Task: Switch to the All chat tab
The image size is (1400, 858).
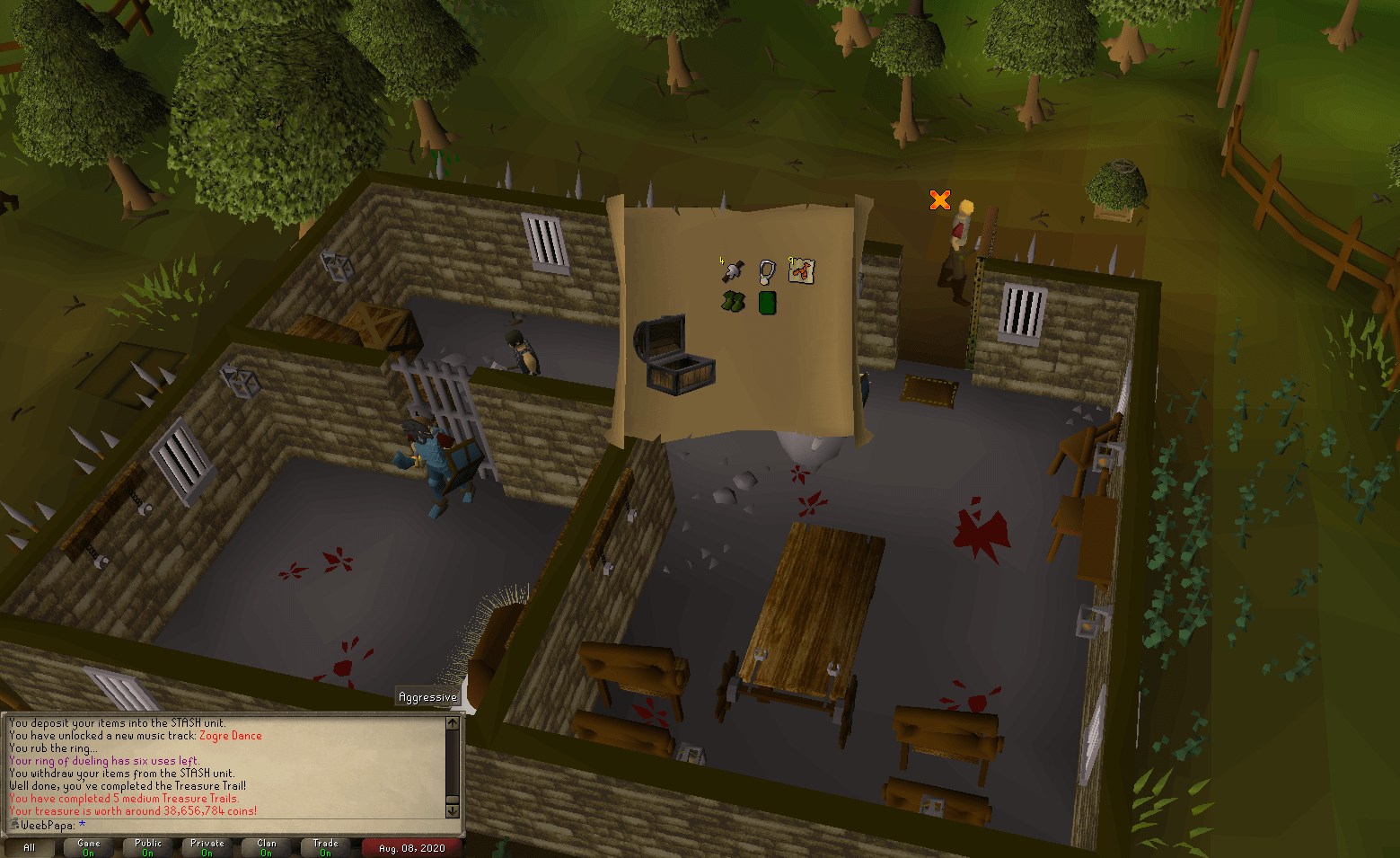Action: [x=30, y=847]
